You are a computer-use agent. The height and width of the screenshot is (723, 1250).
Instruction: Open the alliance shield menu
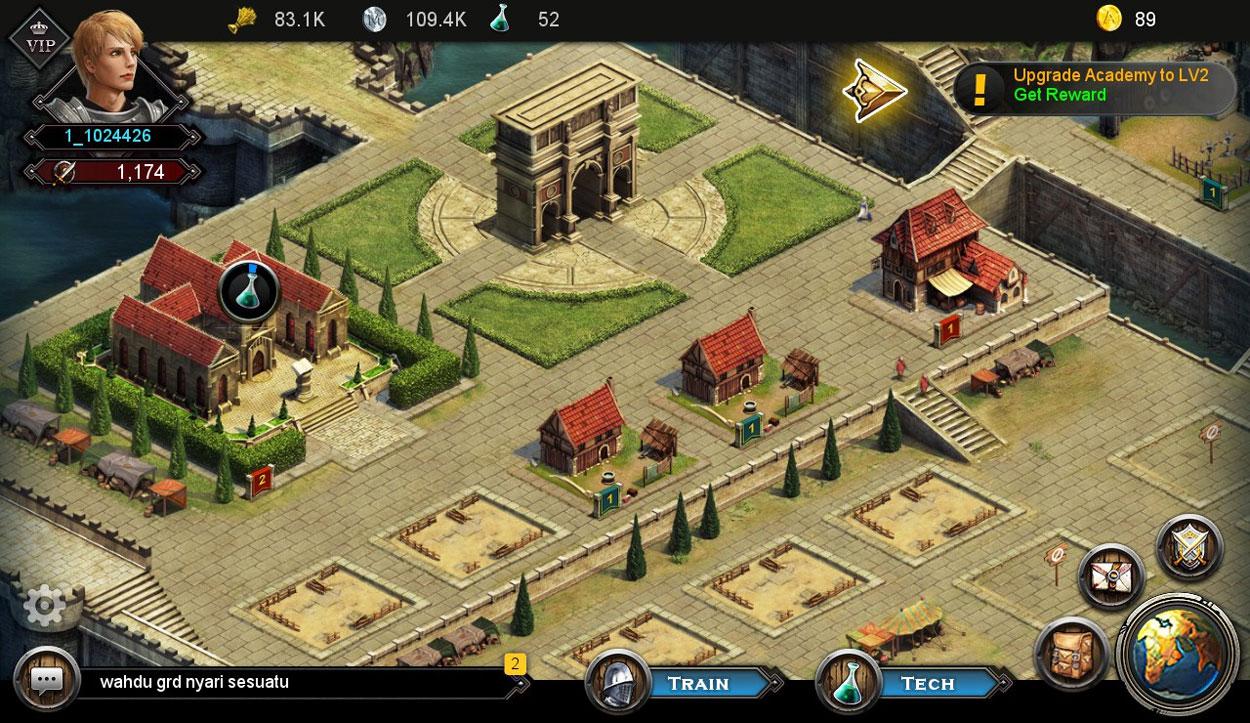pos(1190,547)
